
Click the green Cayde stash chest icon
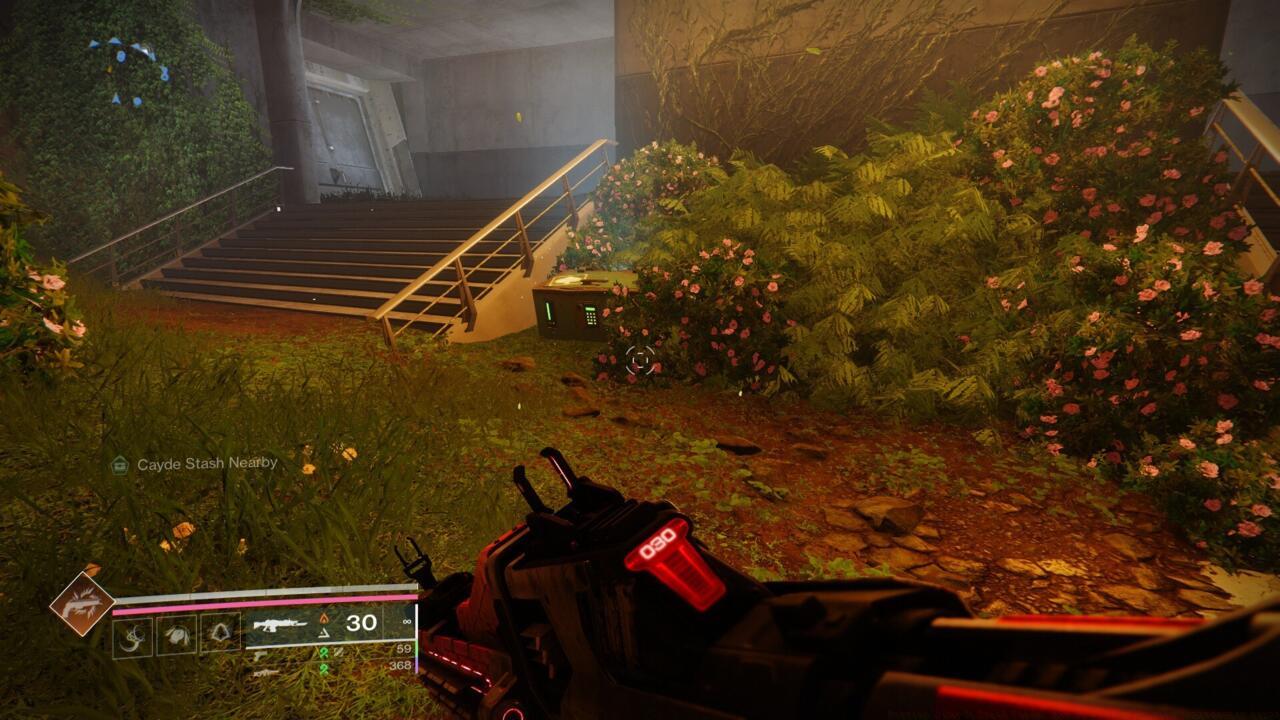pyautogui.click(x=118, y=463)
